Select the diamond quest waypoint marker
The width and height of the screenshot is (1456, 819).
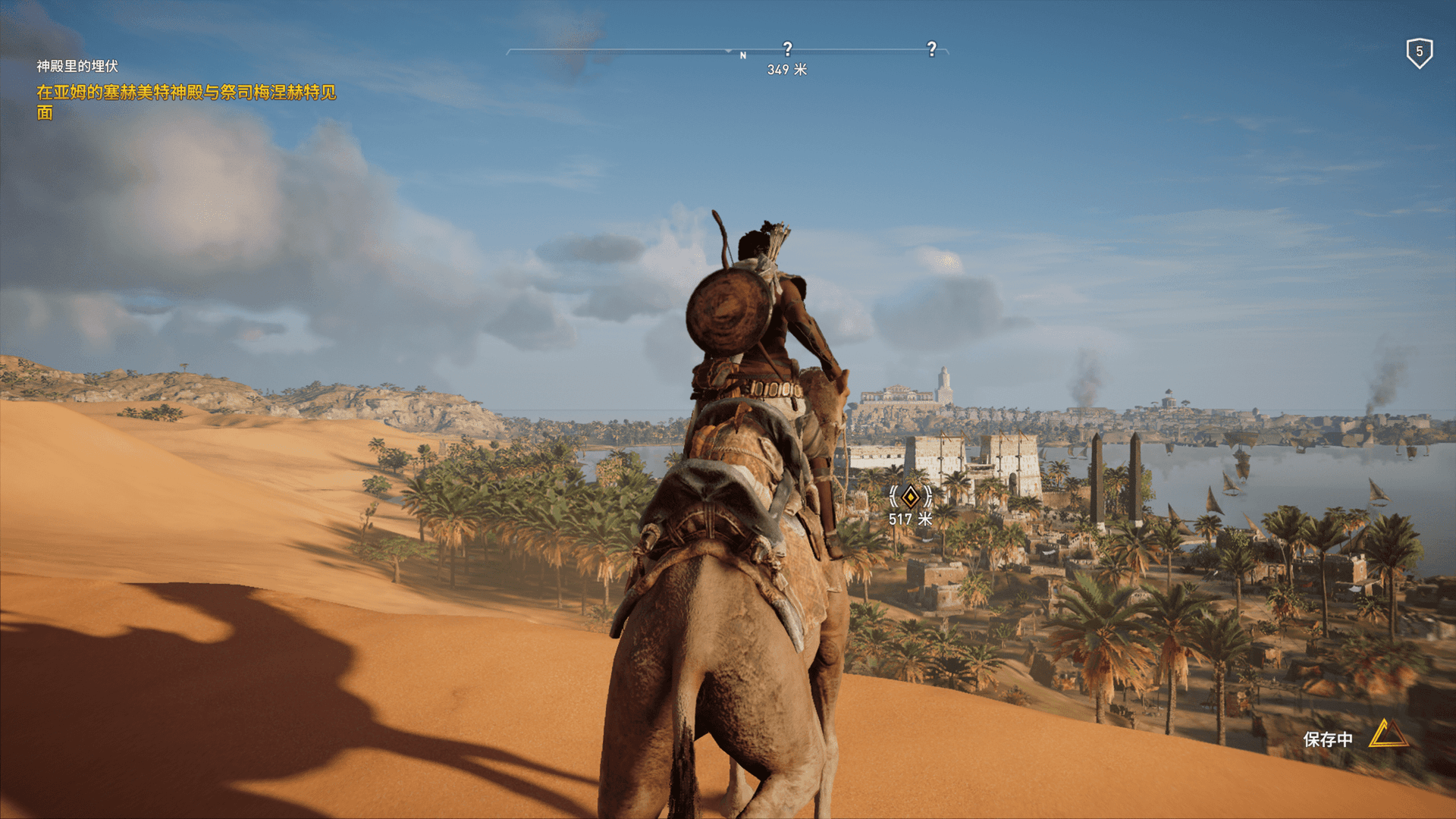pos(910,497)
